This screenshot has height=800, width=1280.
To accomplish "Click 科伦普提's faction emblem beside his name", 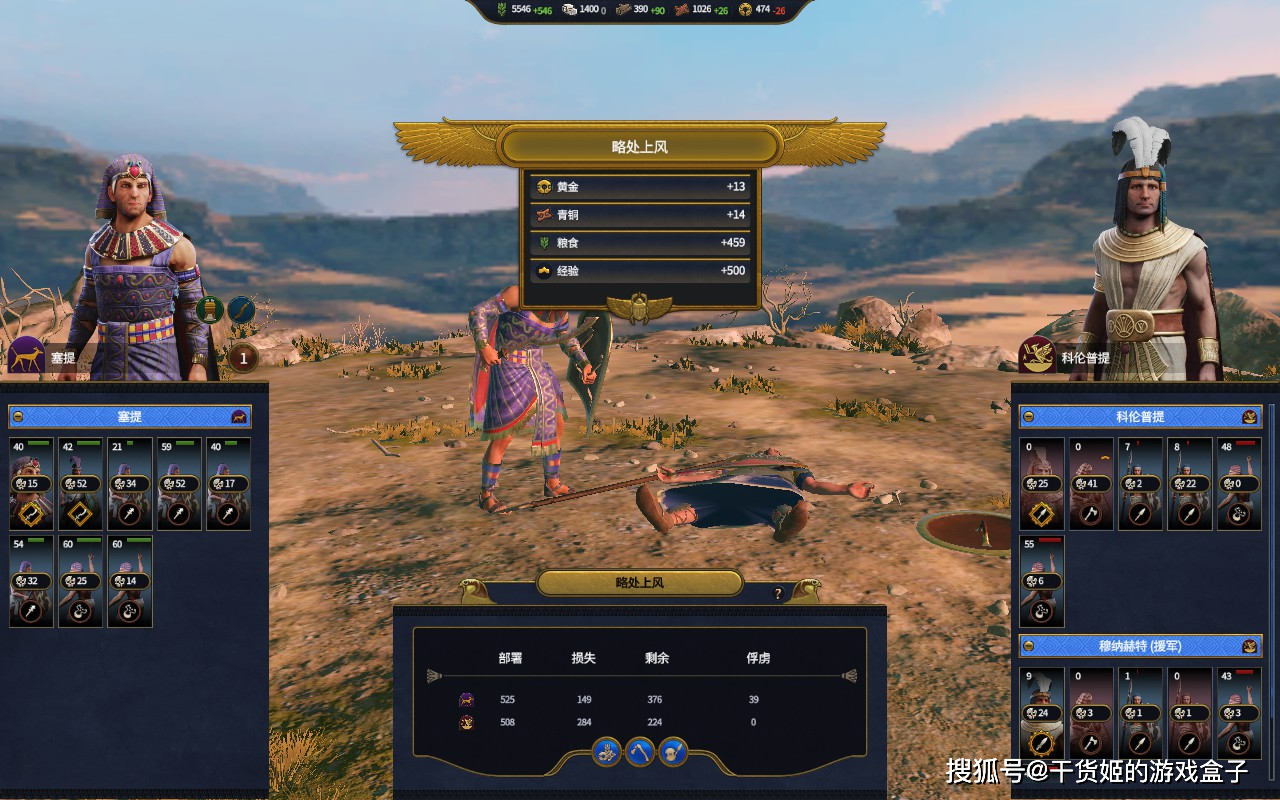I will tap(1037, 356).
